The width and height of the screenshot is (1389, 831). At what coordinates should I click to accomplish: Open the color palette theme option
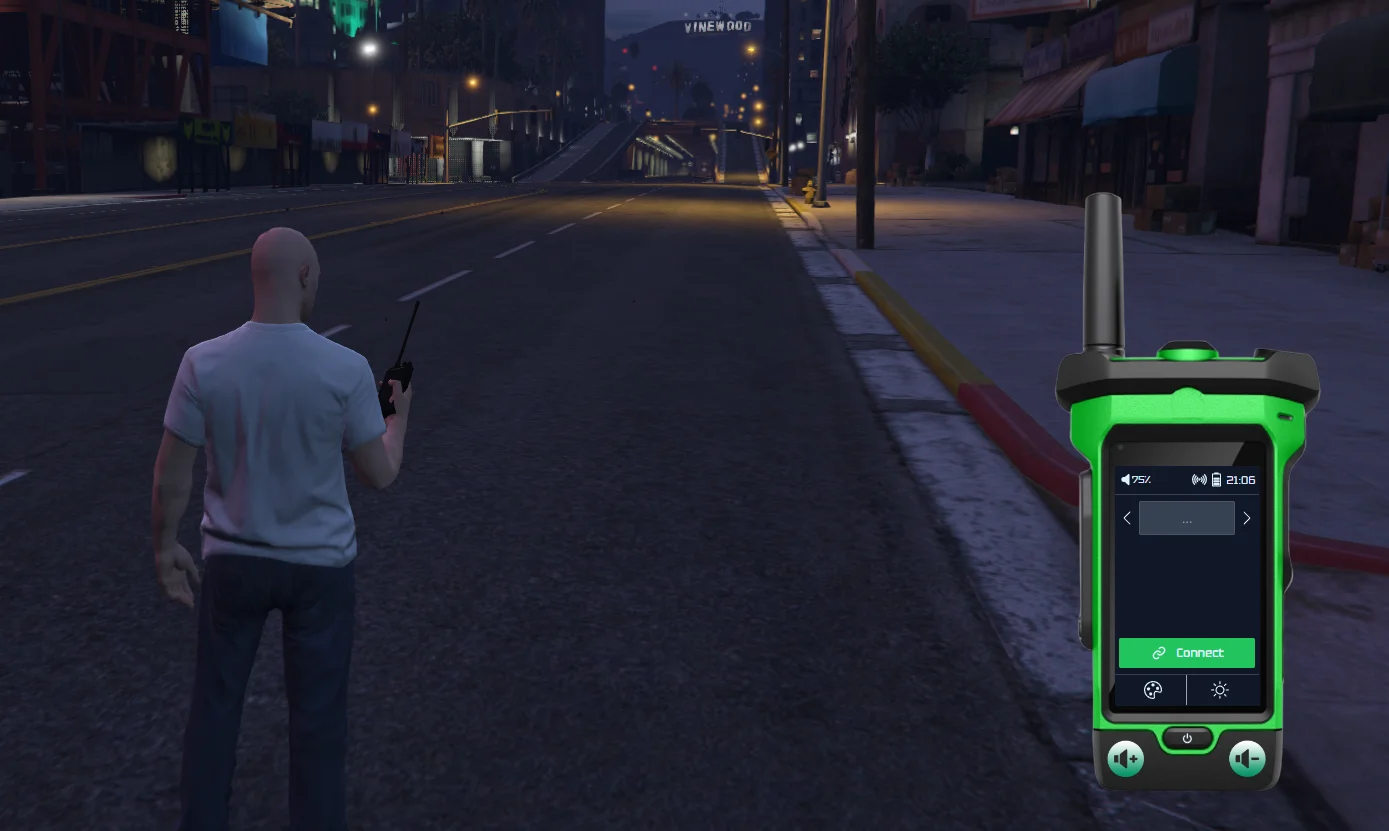click(1152, 690)
